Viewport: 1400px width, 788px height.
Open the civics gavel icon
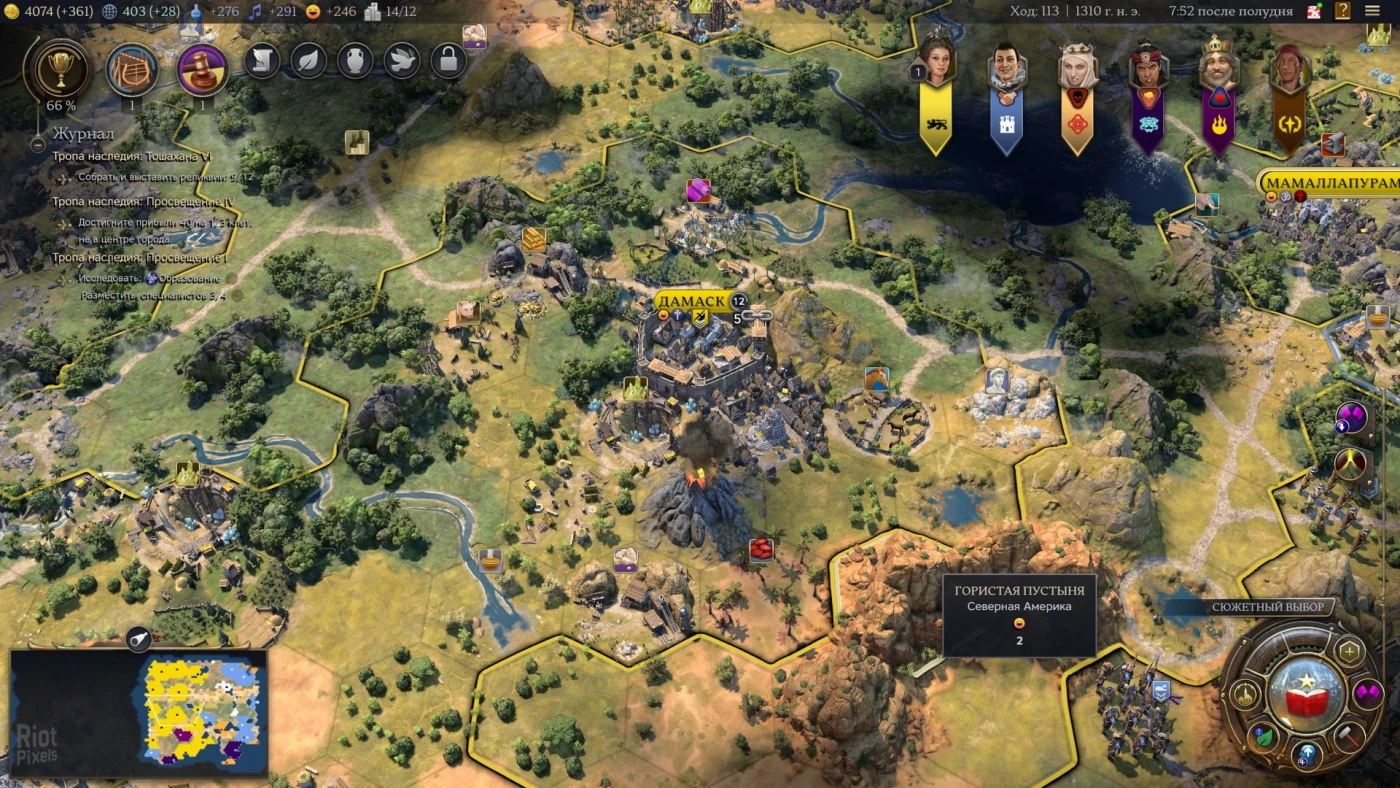(x=203, y=69)
